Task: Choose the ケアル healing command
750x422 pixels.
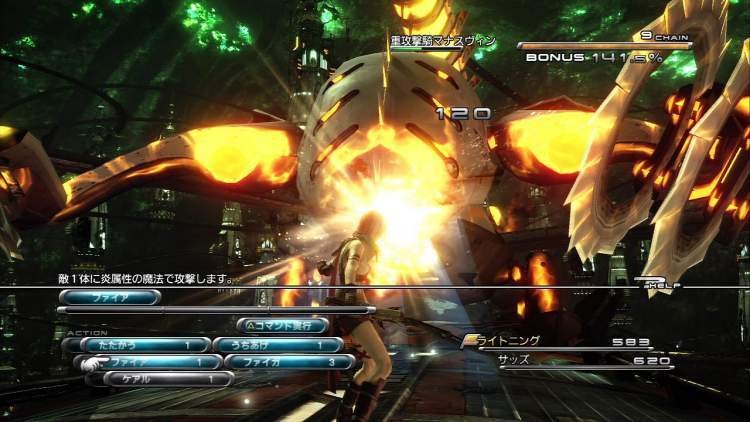Action: point(167,379)
